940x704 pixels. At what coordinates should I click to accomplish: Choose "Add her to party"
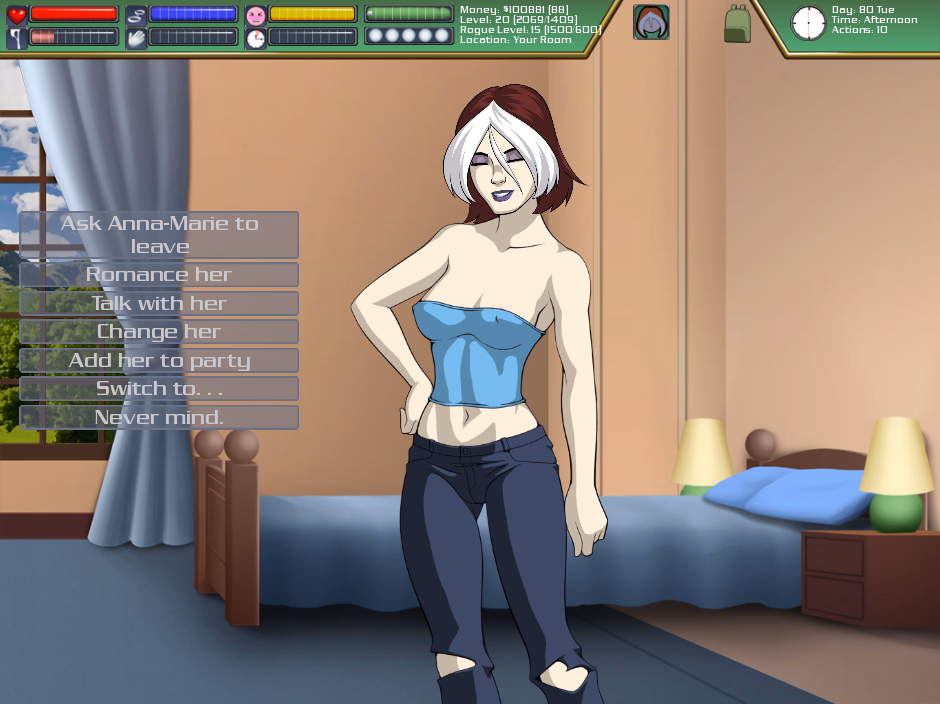tap(159, 360)
